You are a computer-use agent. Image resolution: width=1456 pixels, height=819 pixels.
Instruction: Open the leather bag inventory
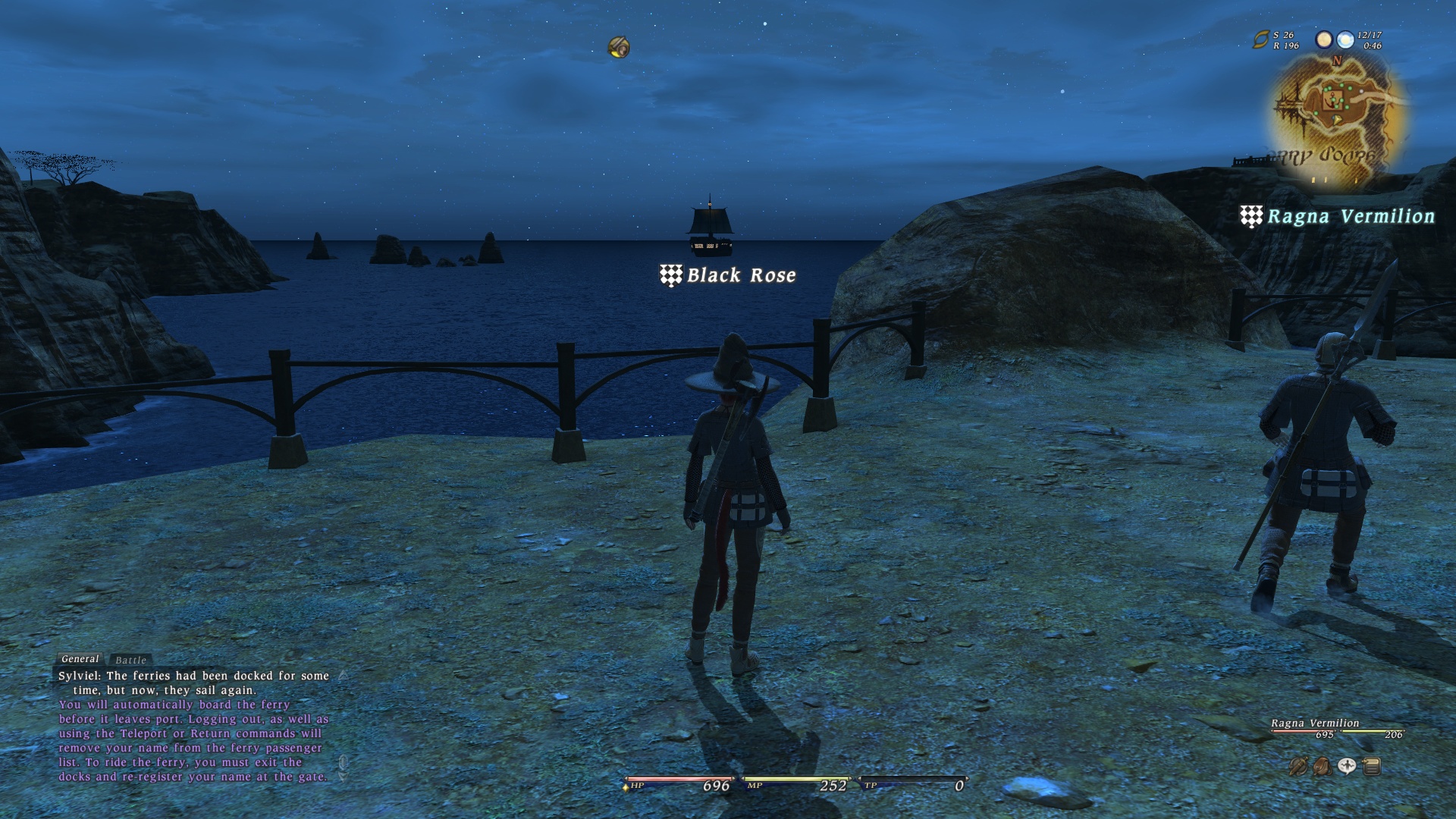pyautogui.click(x=1323, y=767)
